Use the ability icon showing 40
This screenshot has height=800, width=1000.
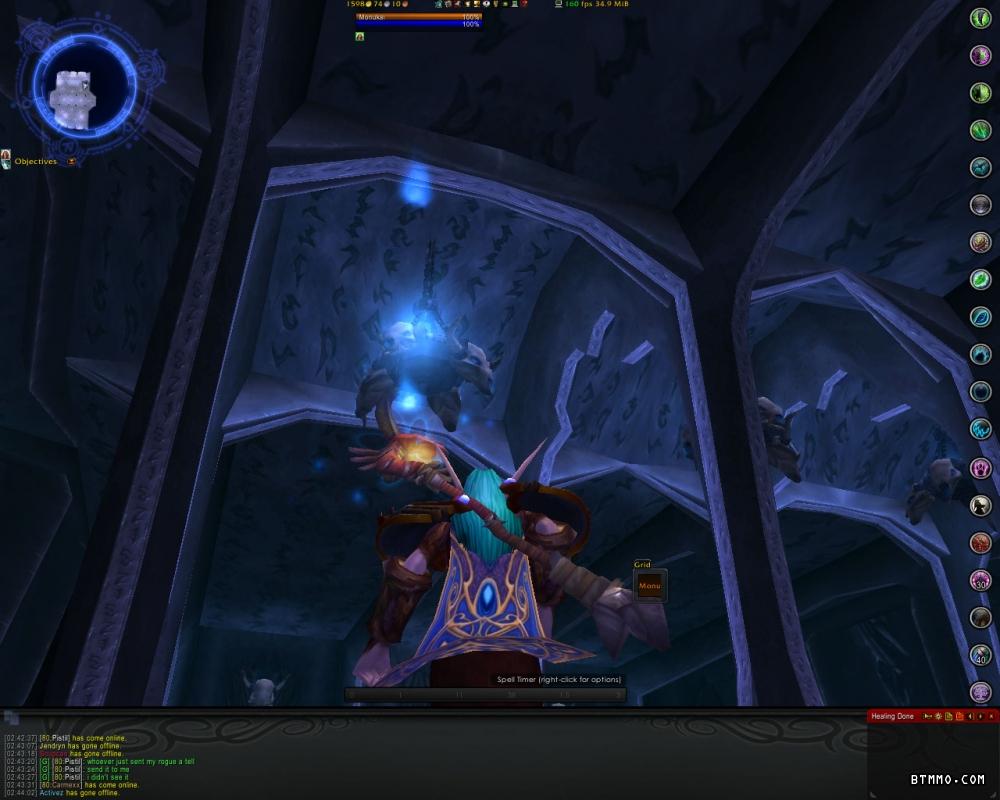click(x=980, y=655)
